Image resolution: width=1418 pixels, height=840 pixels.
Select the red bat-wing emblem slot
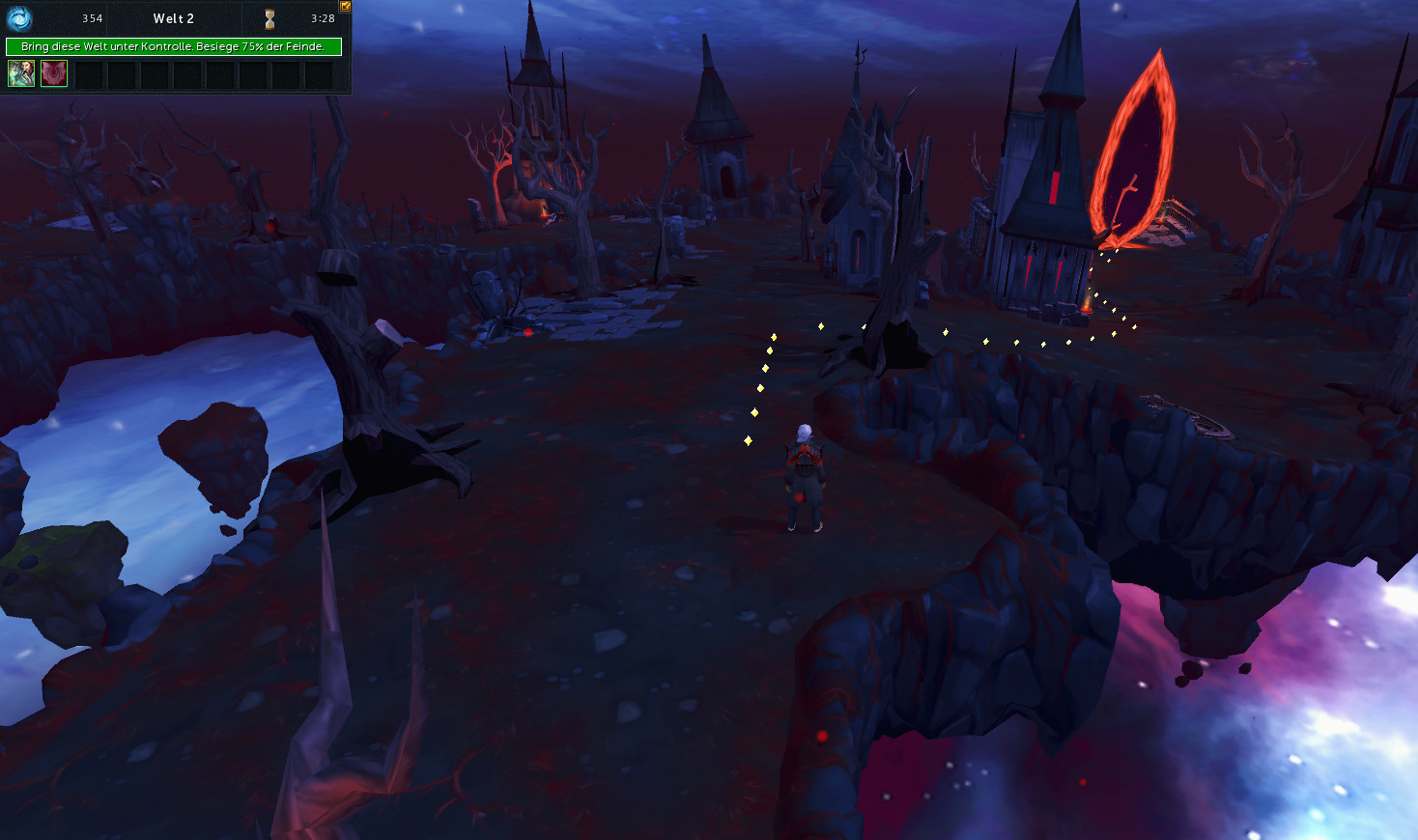[54, 73]
